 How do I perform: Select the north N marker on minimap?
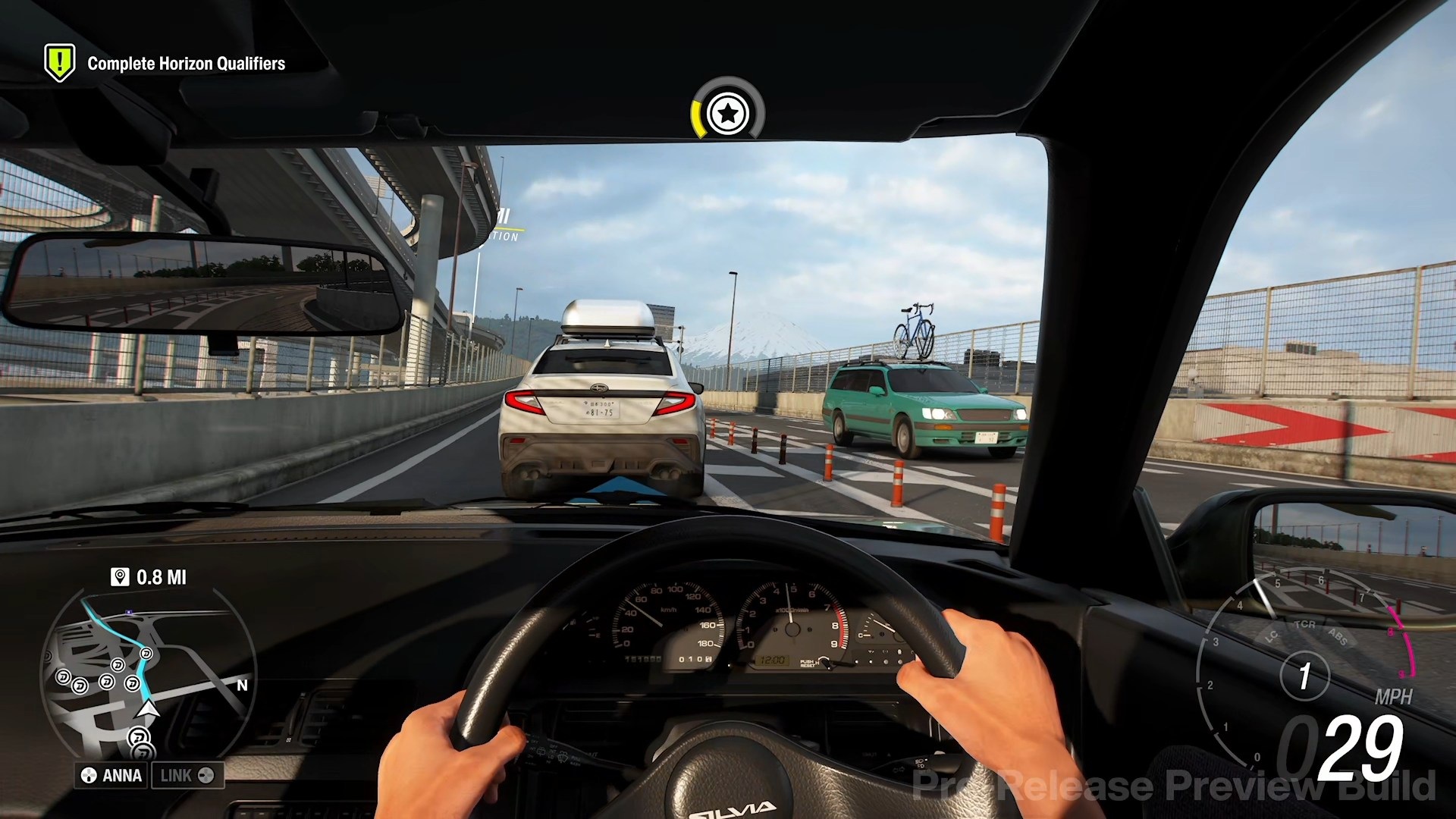pyautogui.click(x=242, y=686)
